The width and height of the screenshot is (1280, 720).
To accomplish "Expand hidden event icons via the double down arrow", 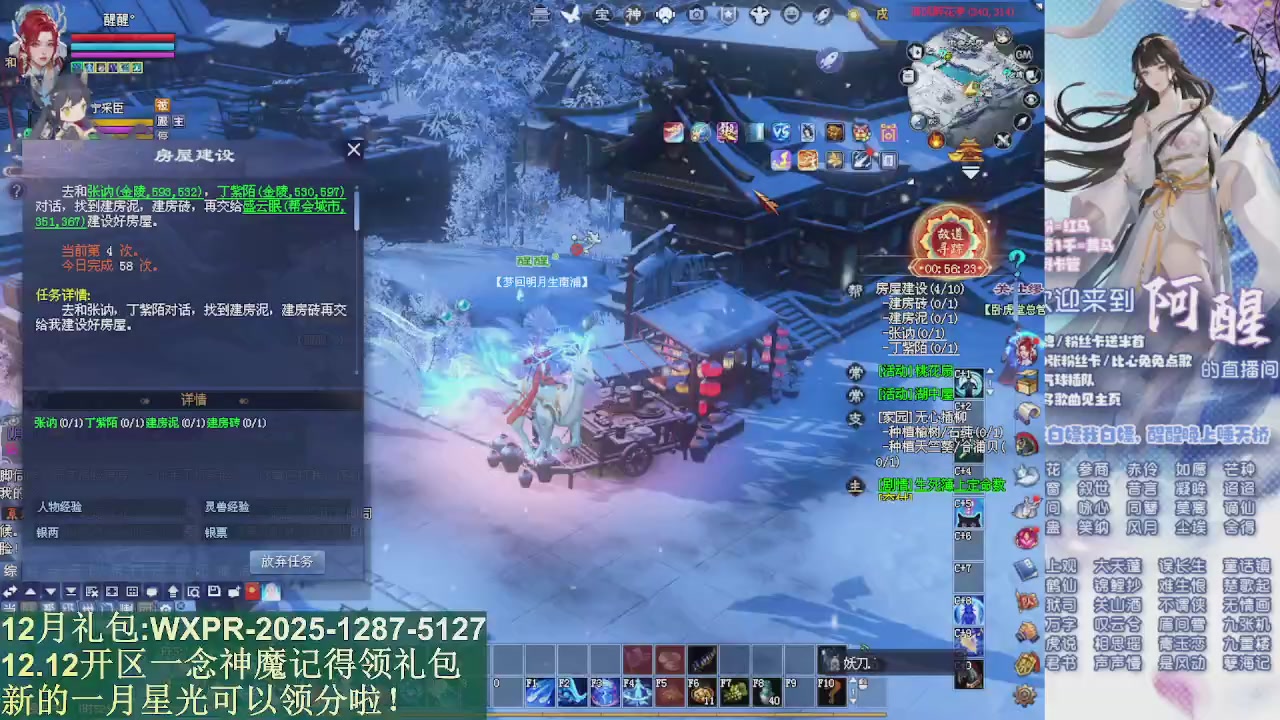I will click(969, 173).
